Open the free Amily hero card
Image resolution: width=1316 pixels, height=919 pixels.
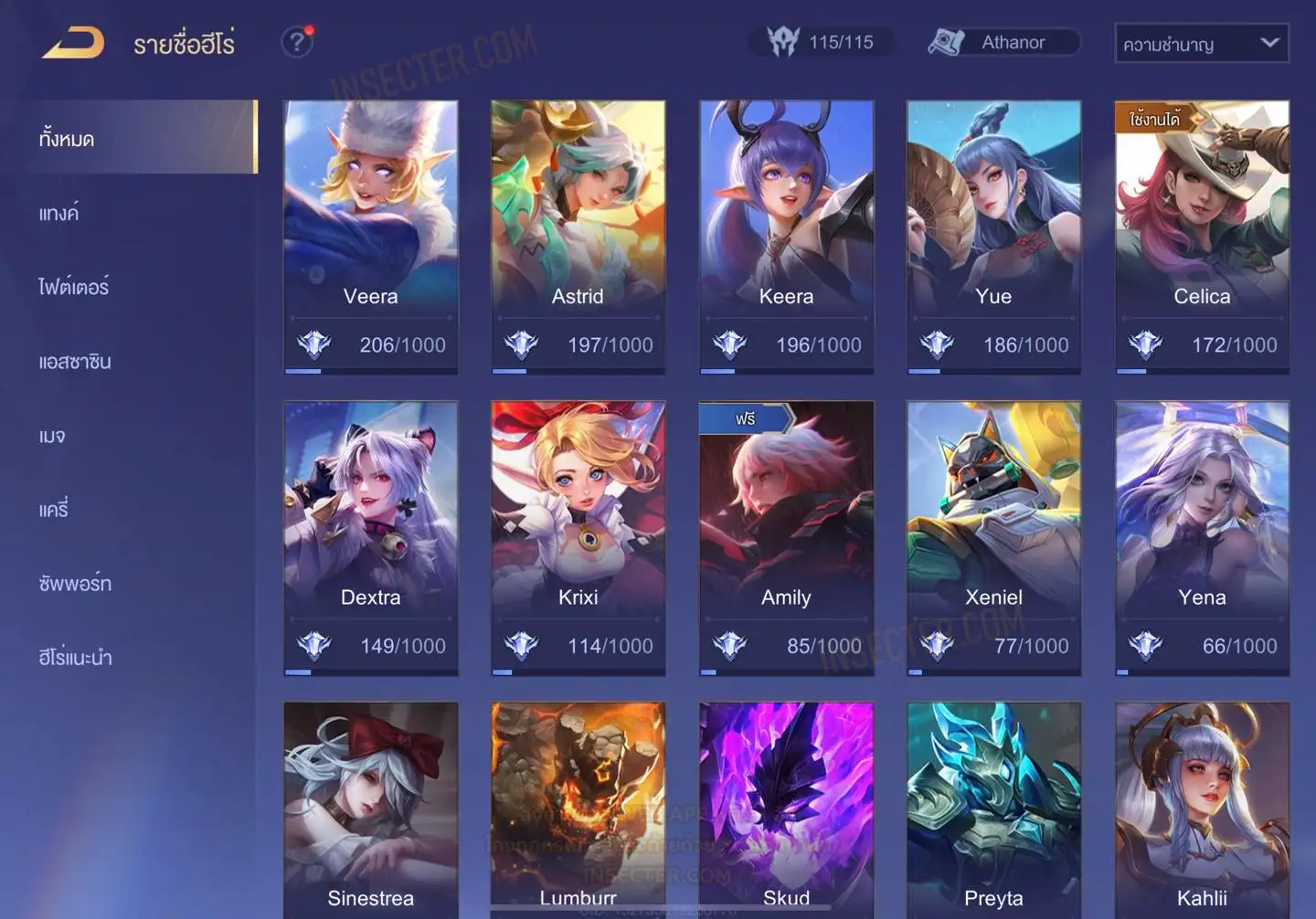pos(786,537)
